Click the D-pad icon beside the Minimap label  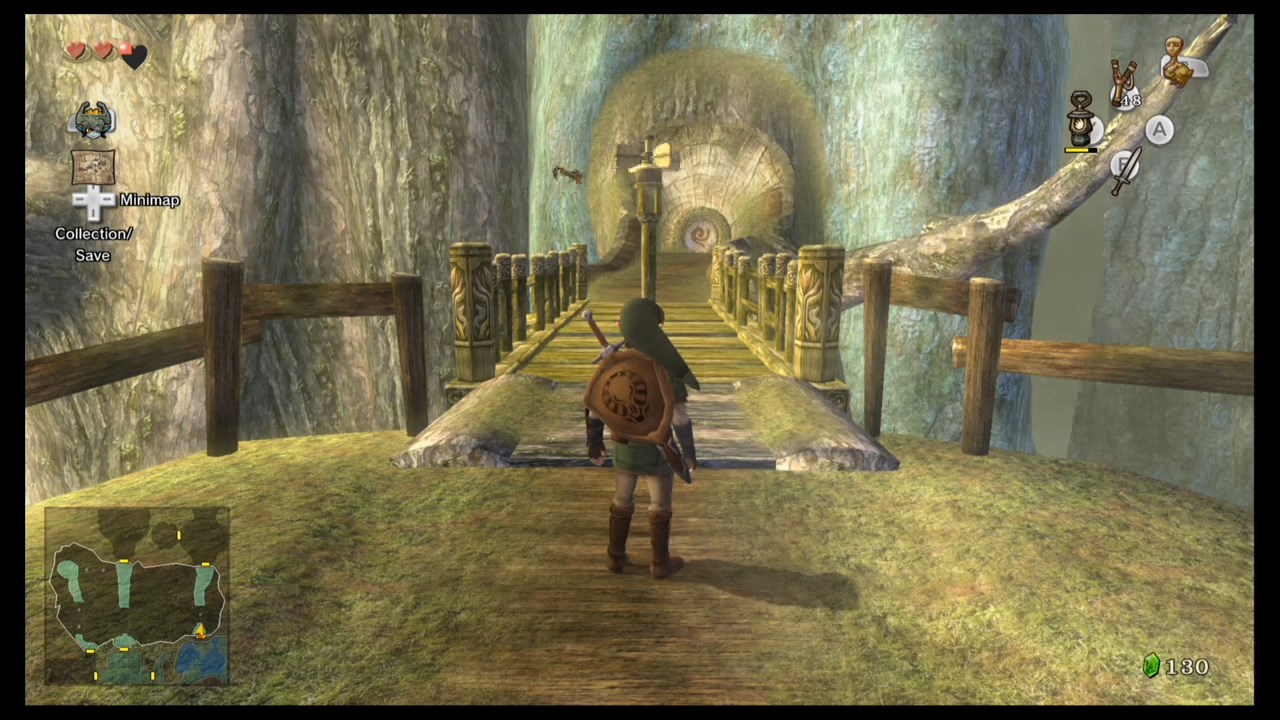click(93, 200)
